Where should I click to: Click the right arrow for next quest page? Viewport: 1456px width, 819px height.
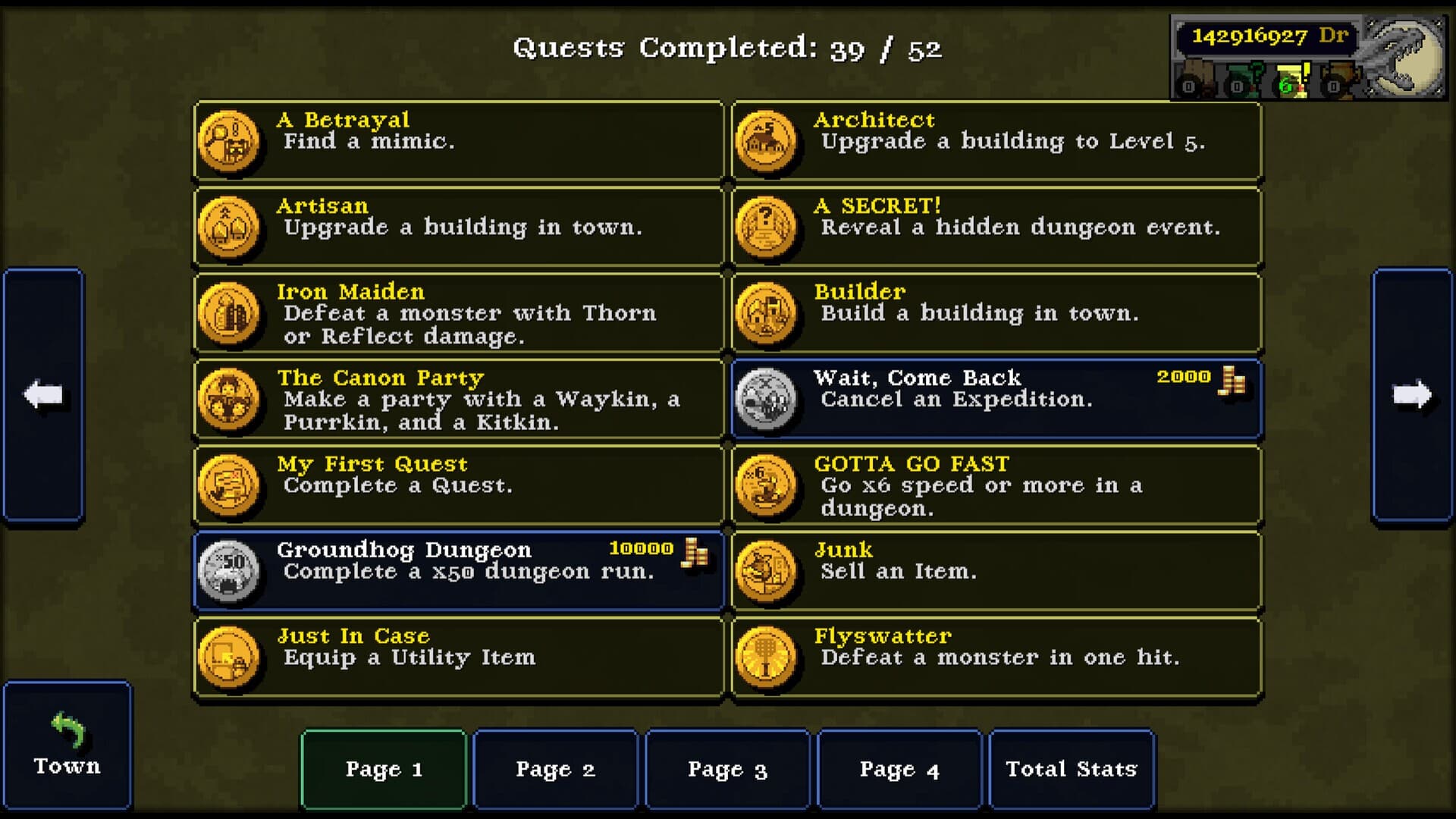[1411, 394]
